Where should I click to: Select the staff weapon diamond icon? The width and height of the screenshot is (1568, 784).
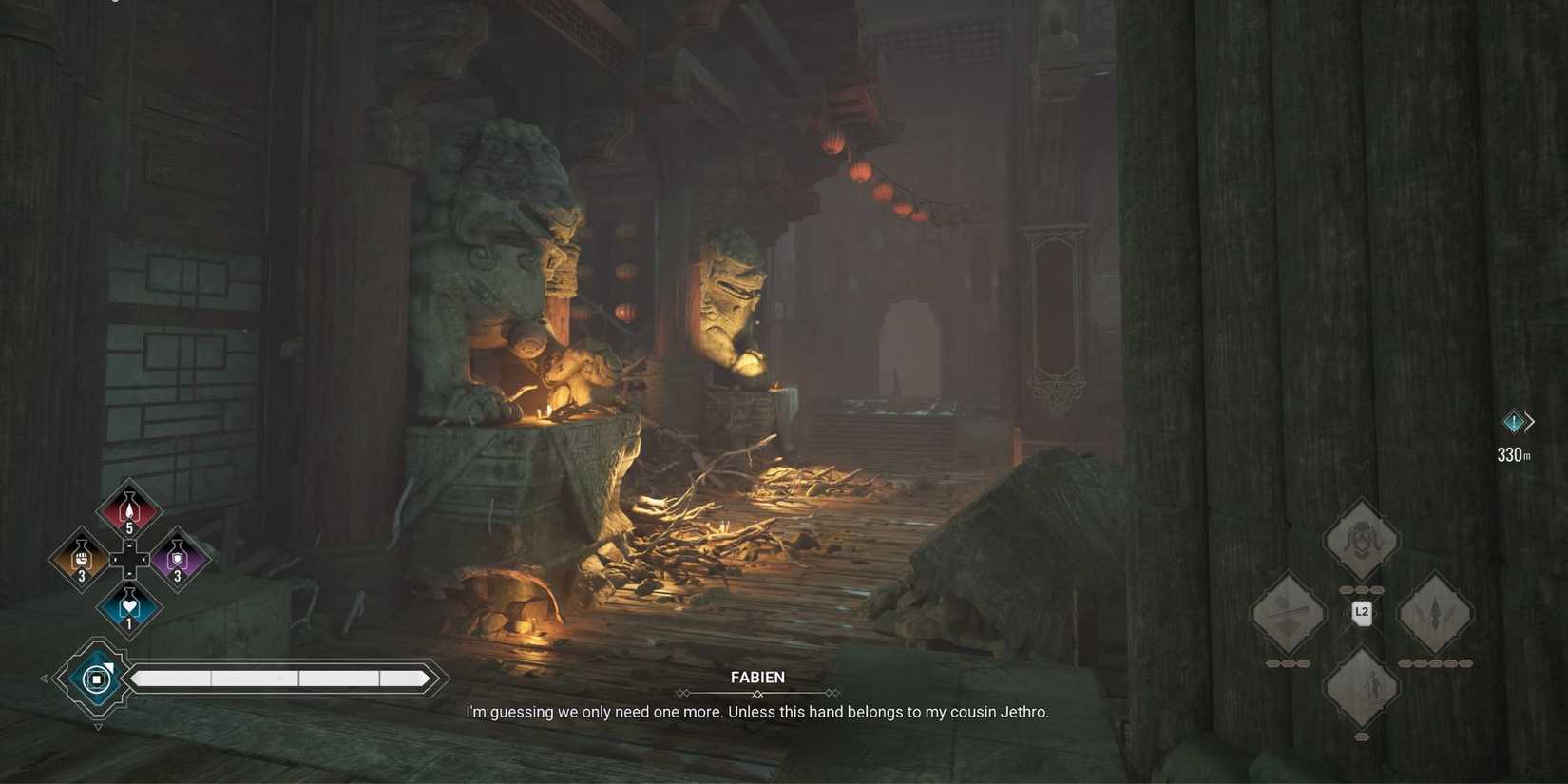click(1288, 614)
